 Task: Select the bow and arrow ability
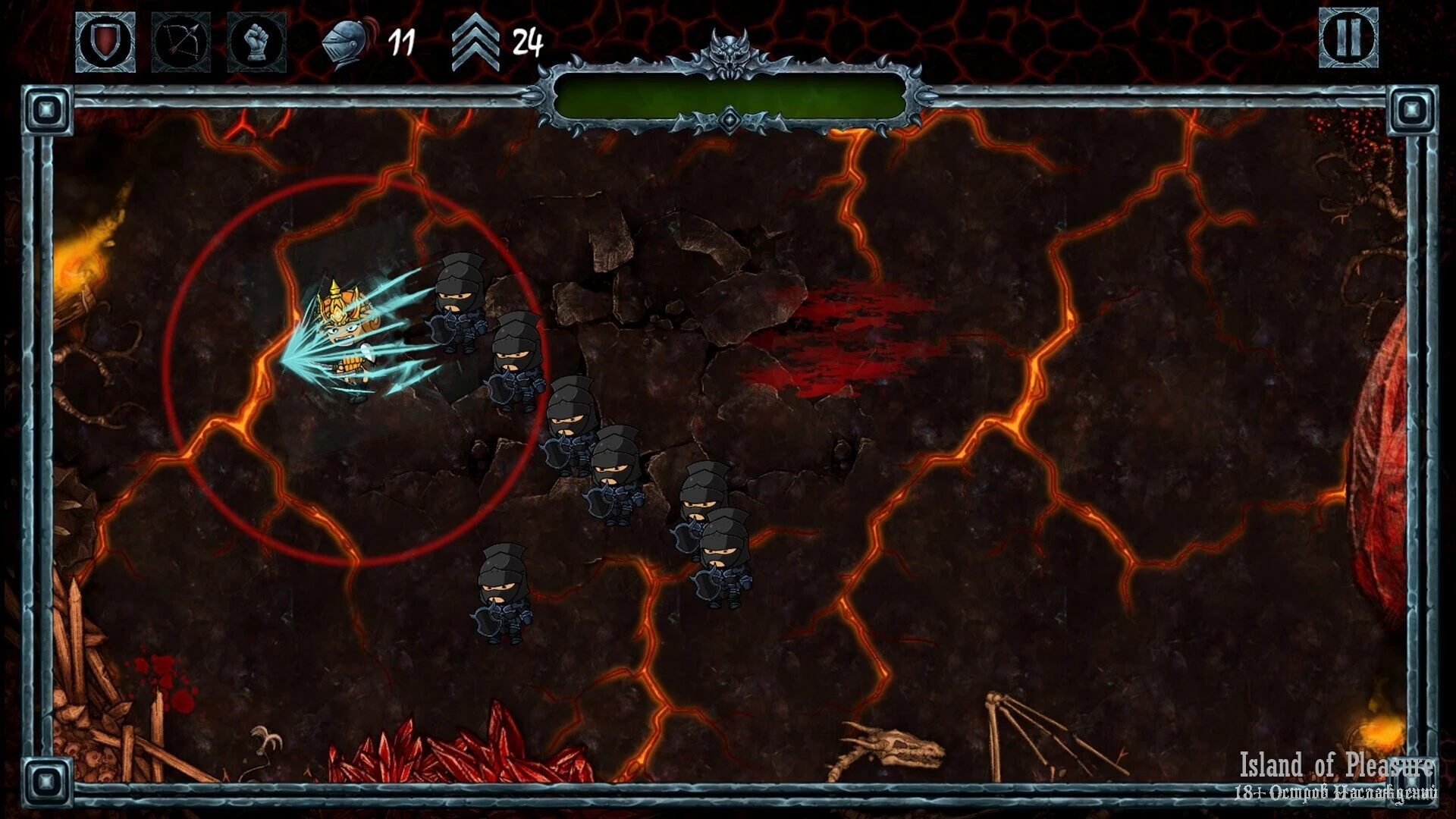click(181, 42)
